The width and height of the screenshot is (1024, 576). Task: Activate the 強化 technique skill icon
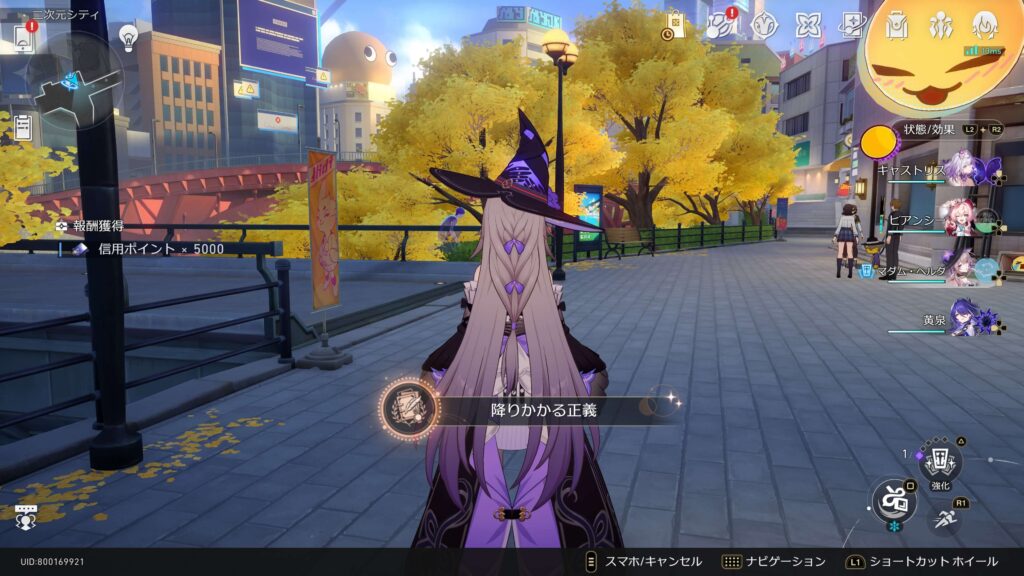[940, 461]
